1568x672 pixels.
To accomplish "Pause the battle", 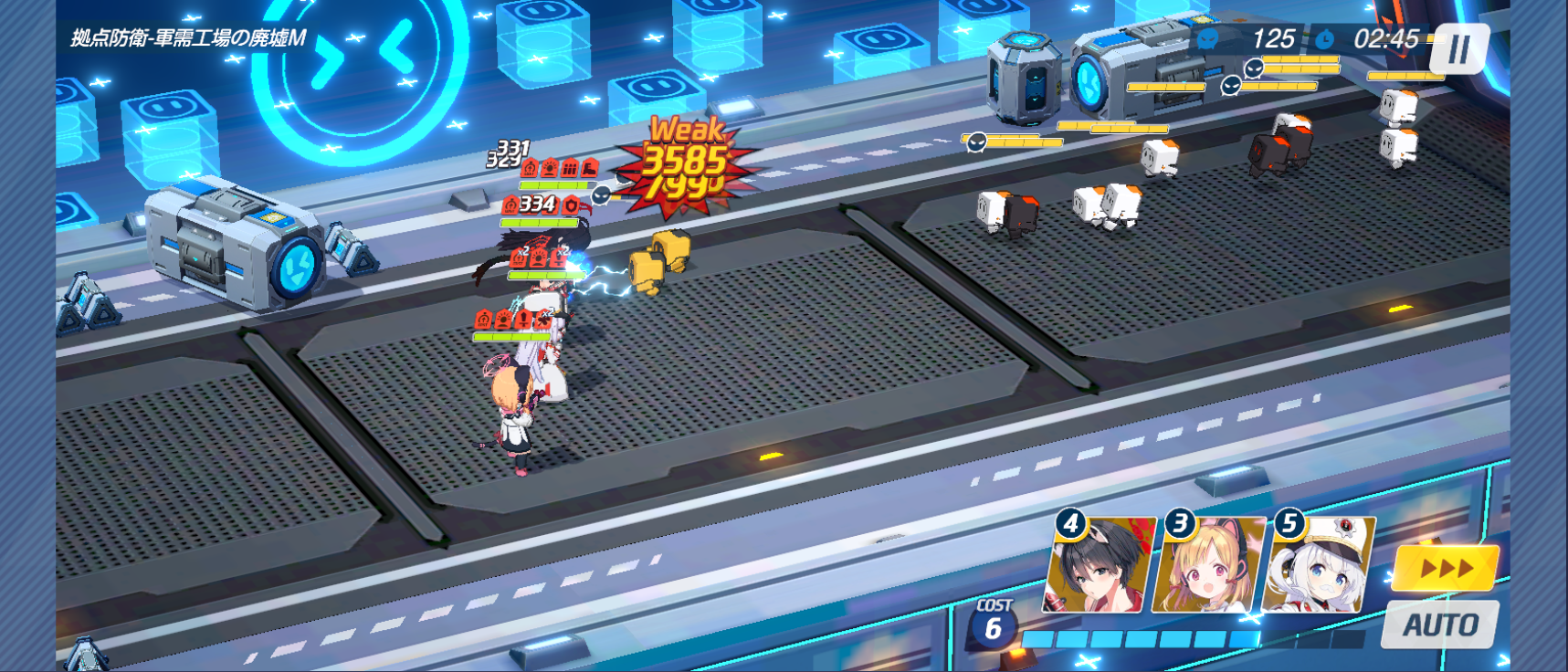I will click(x=1458, y=49).
